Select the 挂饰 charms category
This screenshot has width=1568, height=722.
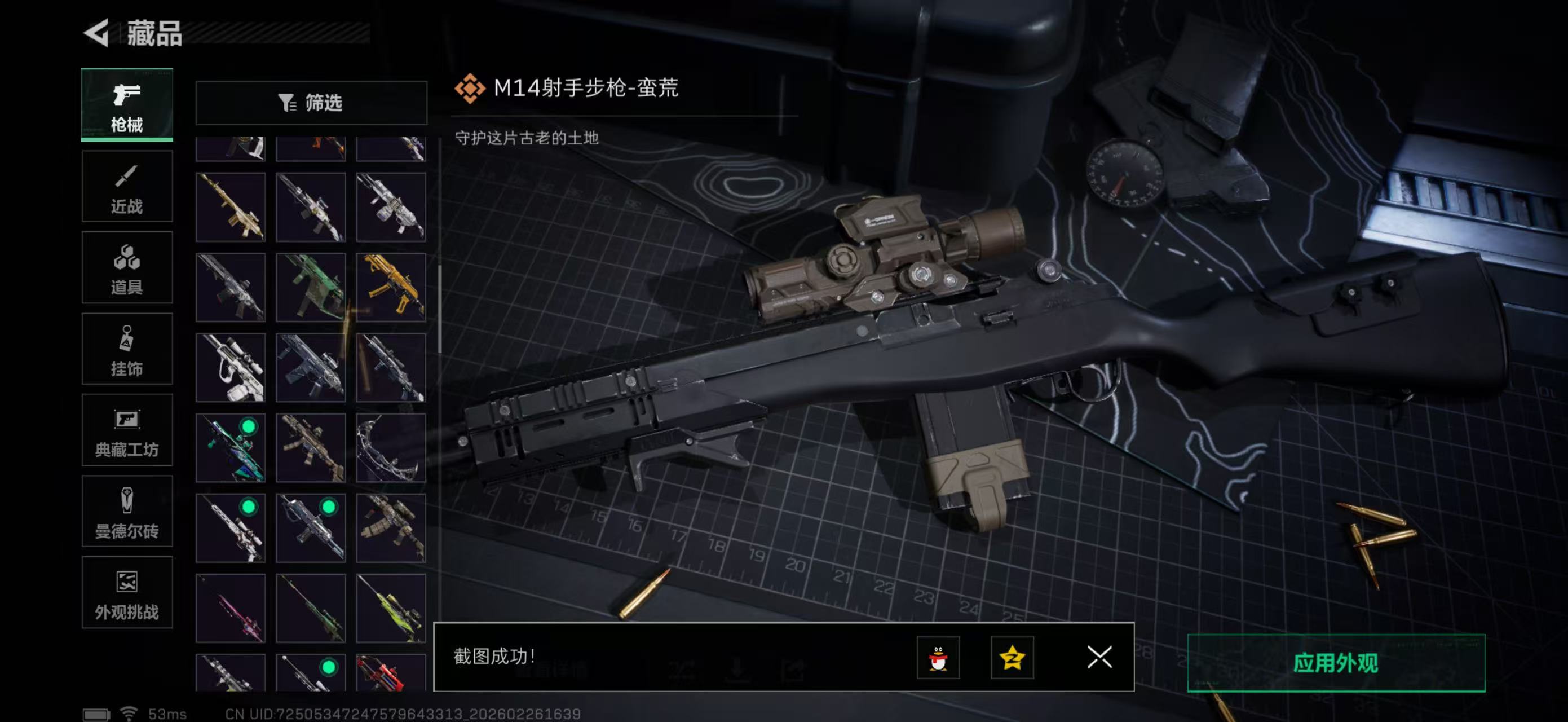127,349
